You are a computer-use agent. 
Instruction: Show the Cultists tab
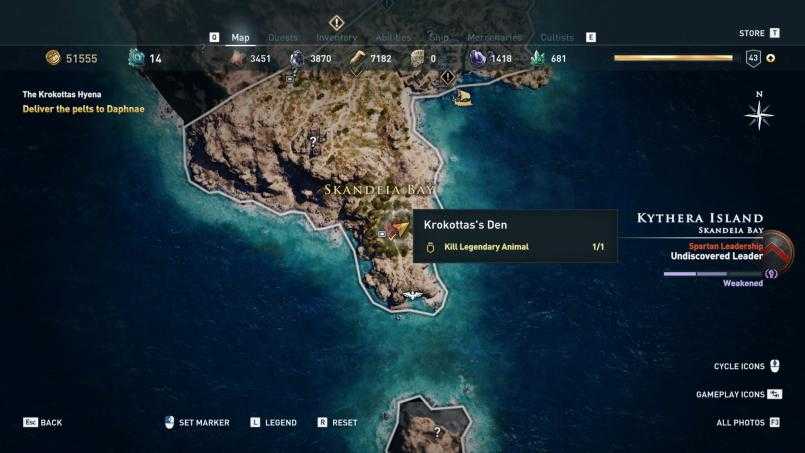tap(557, 38)
